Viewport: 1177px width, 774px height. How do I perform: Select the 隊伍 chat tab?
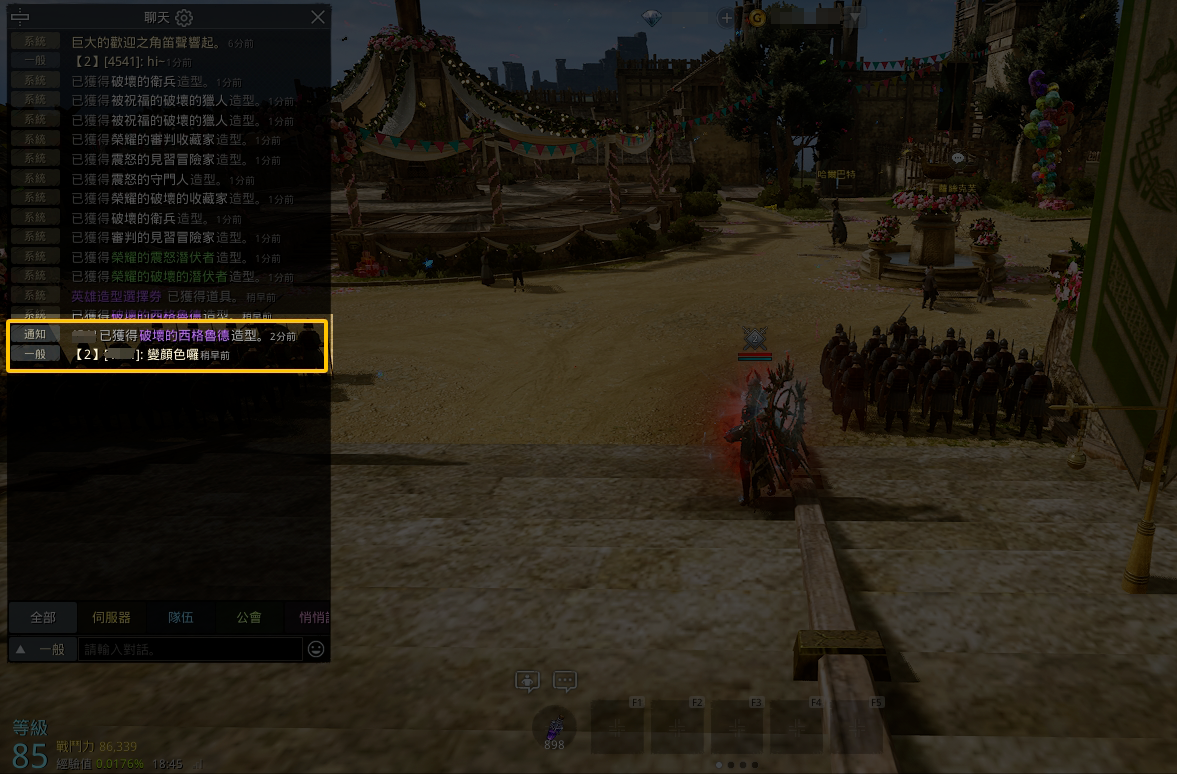point(181,617)
